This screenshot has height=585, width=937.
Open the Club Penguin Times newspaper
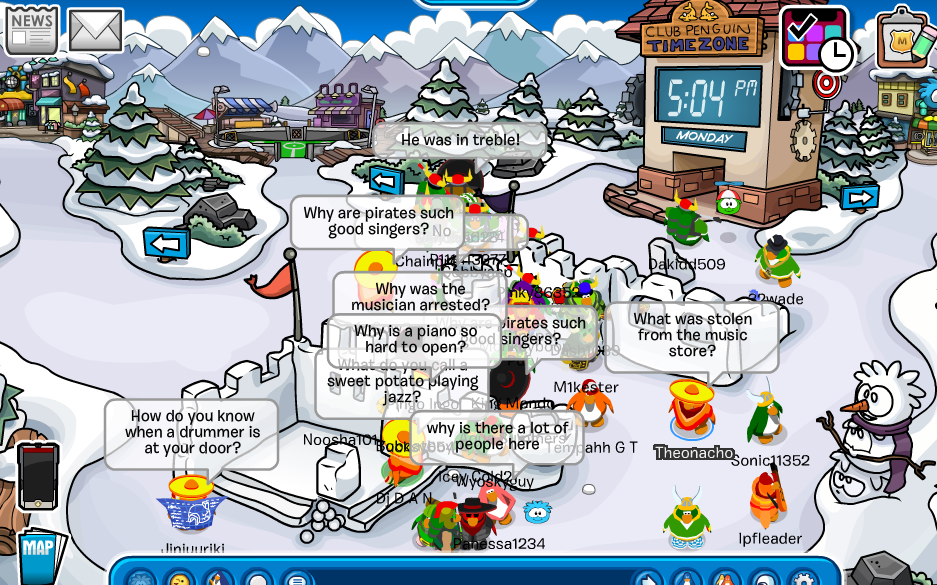pyautogui.click(x=31, y=28)
